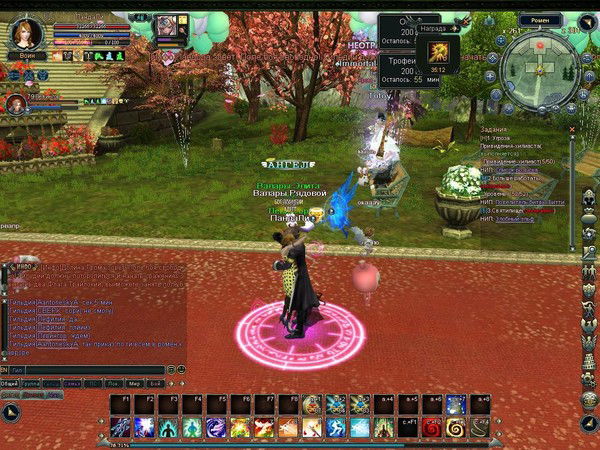Click the circular minimap
This screenshot has height=450, width=600.
coord(540,68)
